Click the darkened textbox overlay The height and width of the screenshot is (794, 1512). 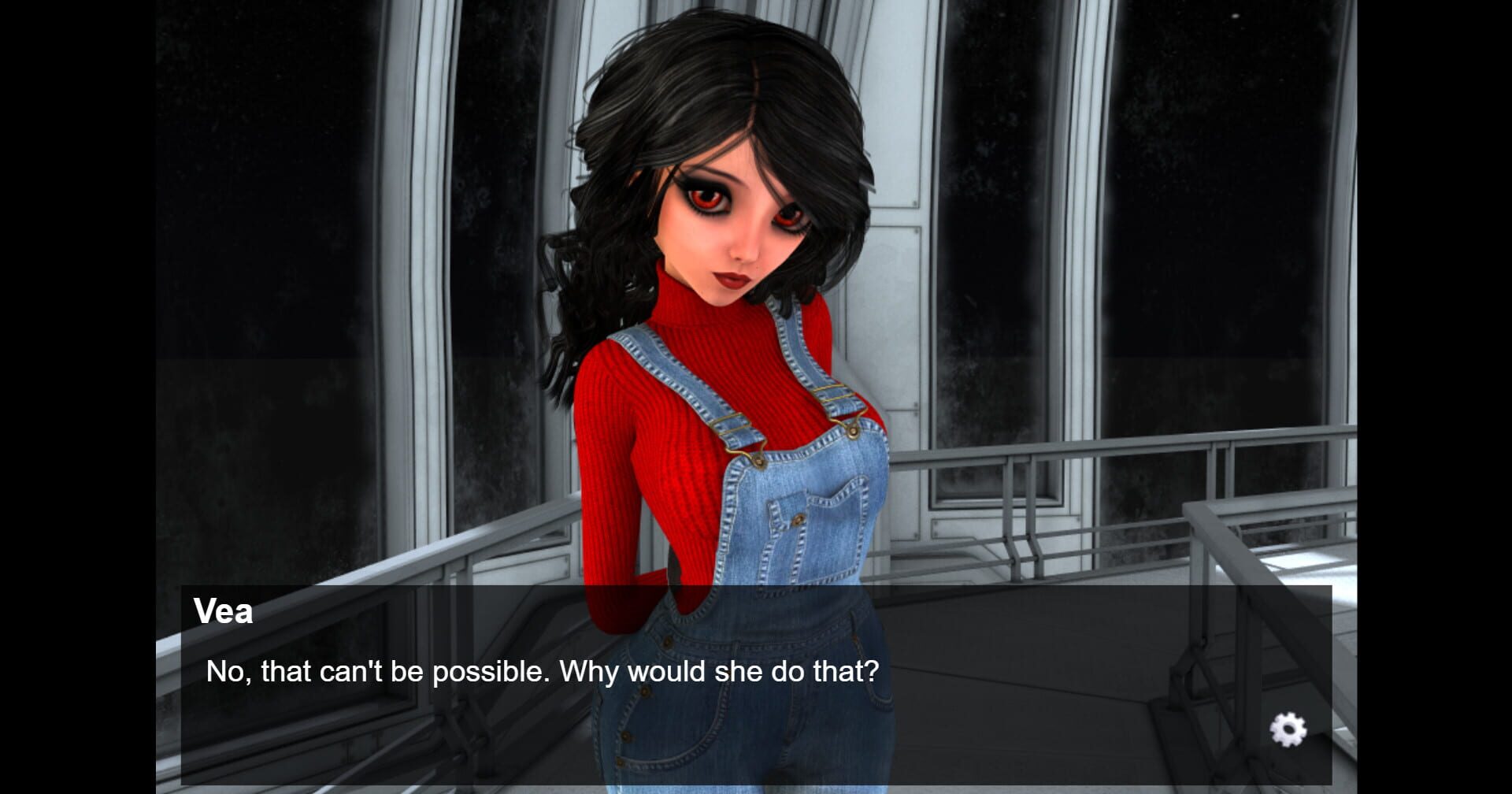(1024, 685)
